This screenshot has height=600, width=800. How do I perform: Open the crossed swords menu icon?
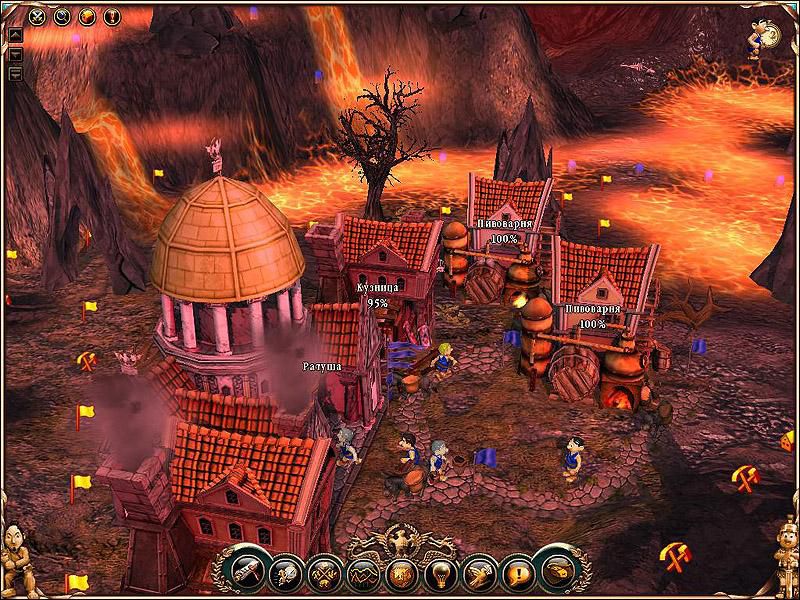[x=37, y=16]
